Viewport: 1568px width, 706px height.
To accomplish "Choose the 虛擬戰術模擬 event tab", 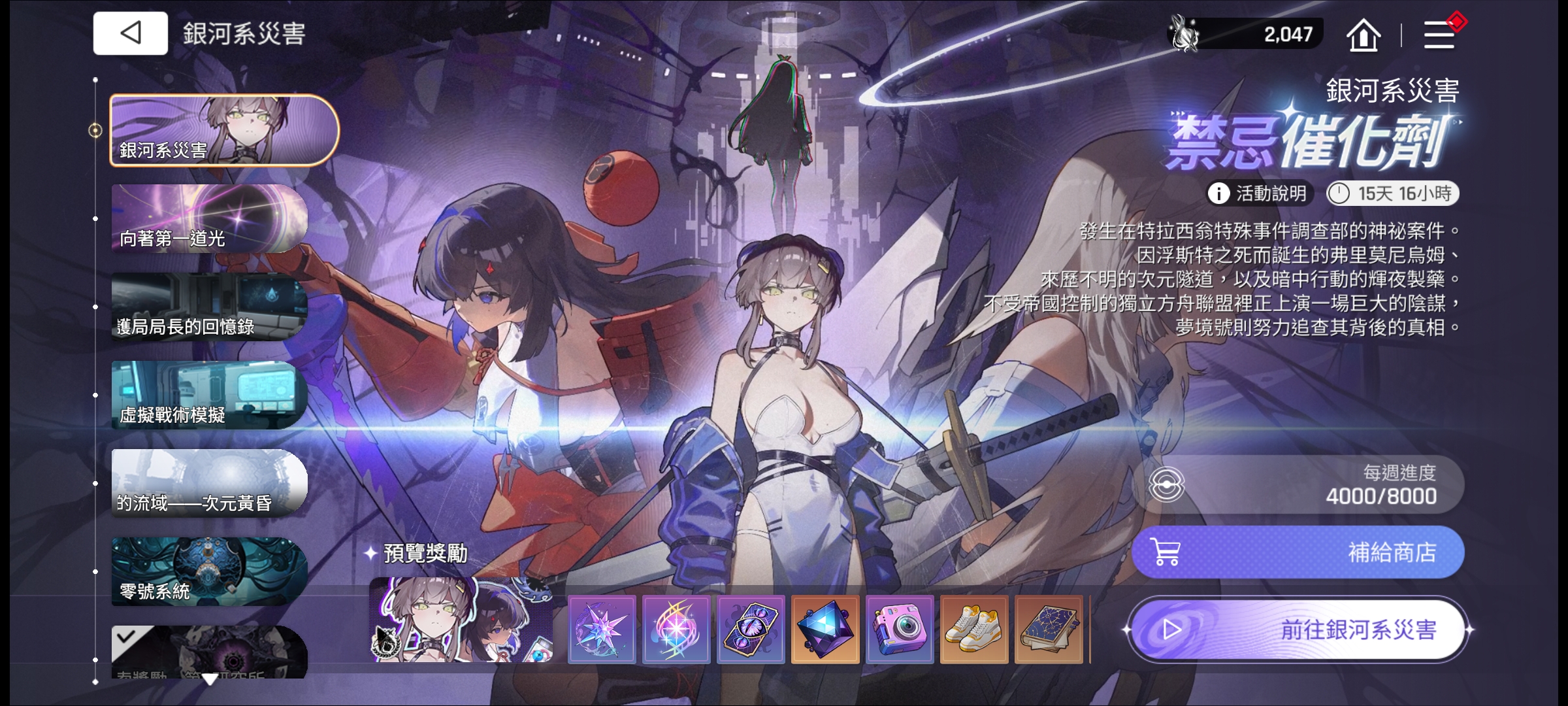I will [209, 395].
